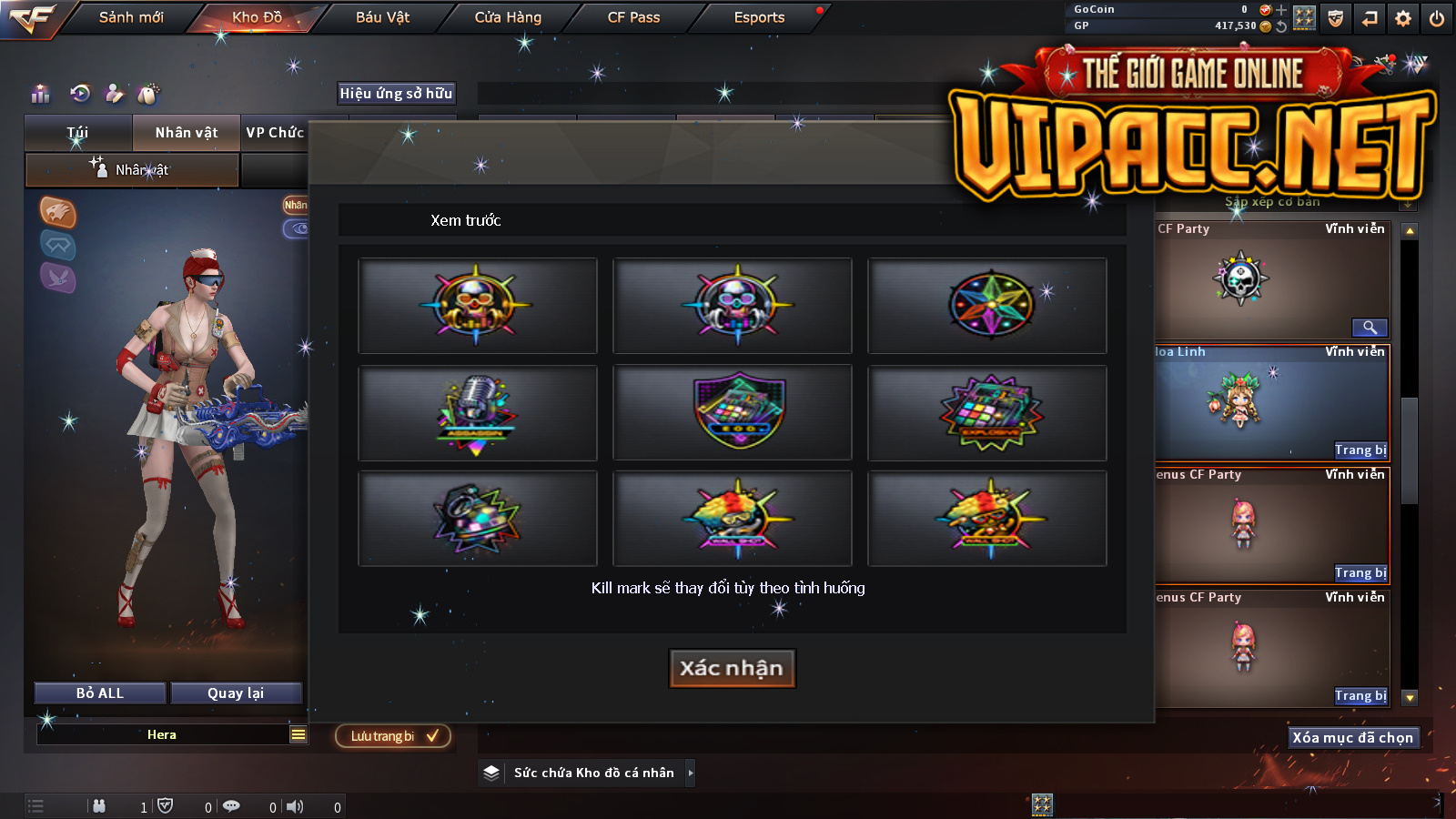1456x819 pixels.
Task: Toggle the Lưu trang bị option
Action: pyautogui.click(x=393, y=736)
